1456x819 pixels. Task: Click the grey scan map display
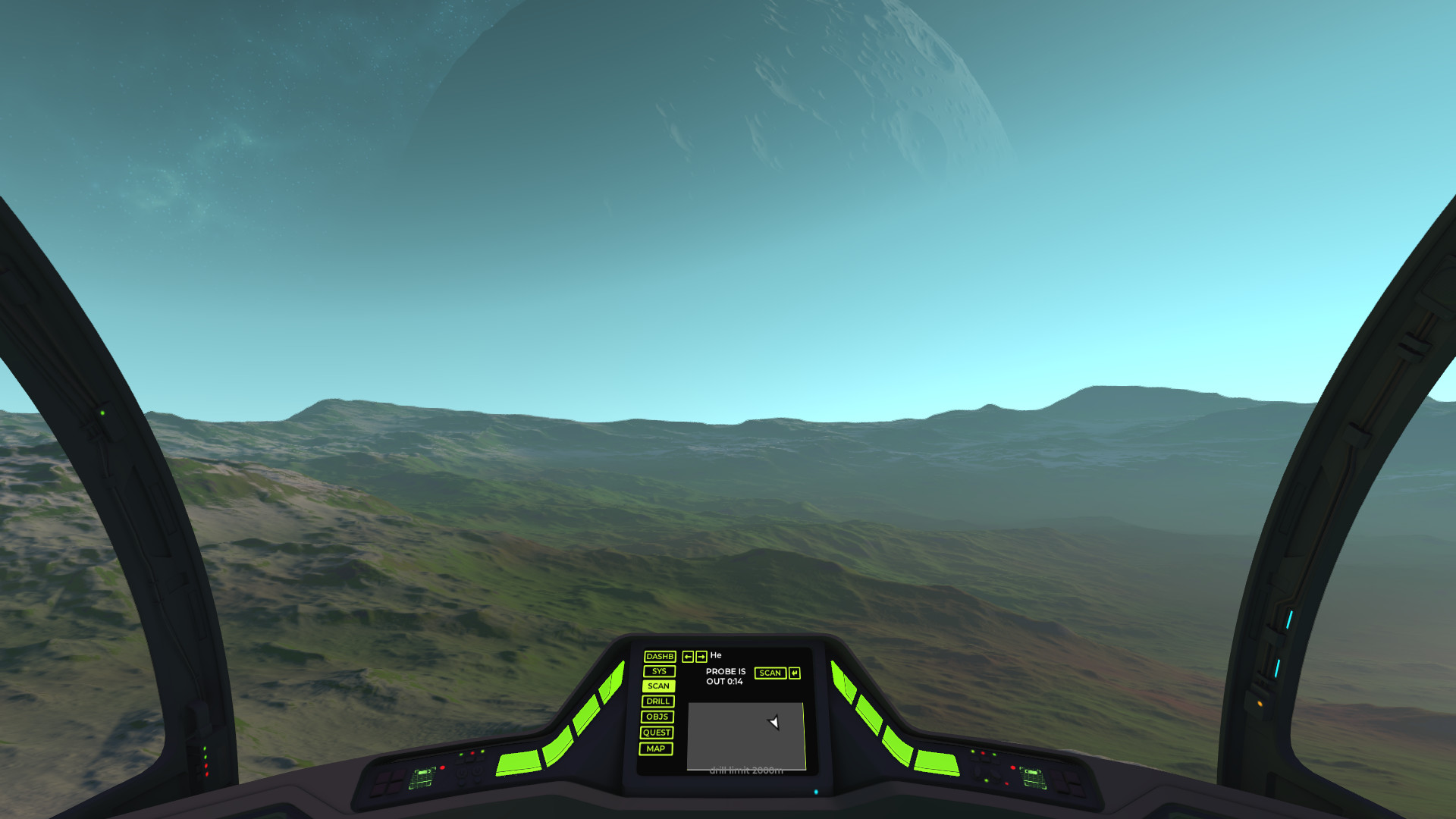pyautogui.click(x=746, y=736)
